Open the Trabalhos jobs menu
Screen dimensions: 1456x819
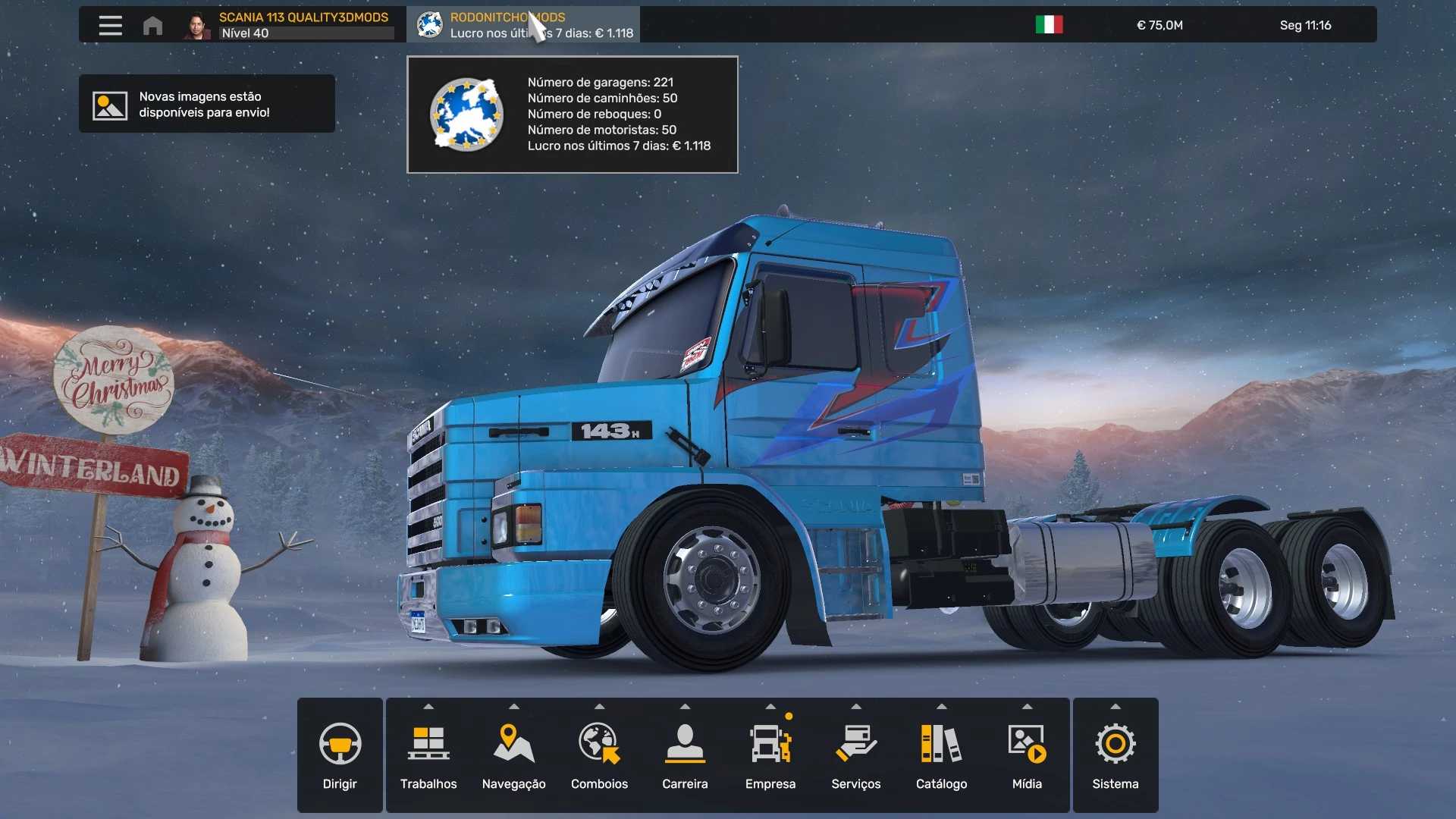coord(428,755)
